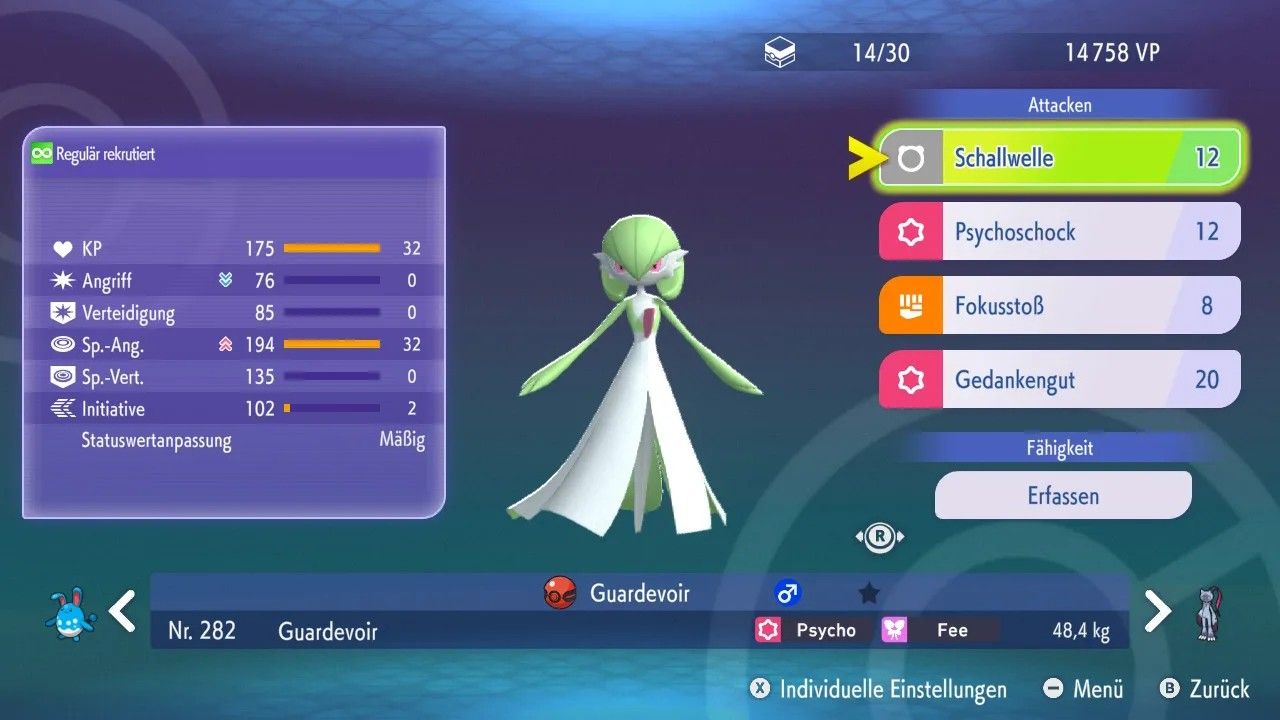
Task: Open Individuelle Einstellungen
Action: [x=880, y=689]
